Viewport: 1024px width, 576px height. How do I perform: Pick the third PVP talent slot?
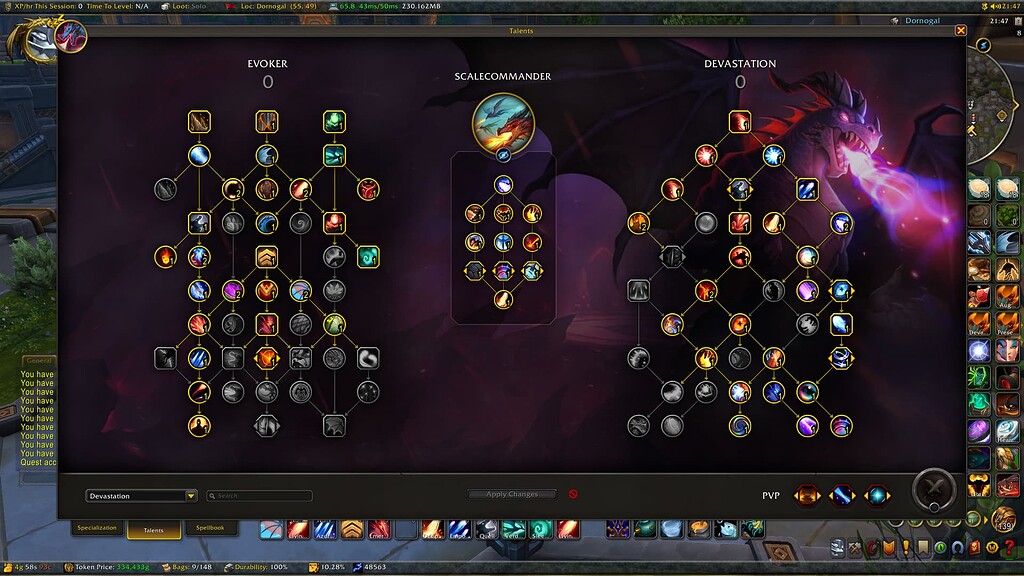click(x=876, y=495)
